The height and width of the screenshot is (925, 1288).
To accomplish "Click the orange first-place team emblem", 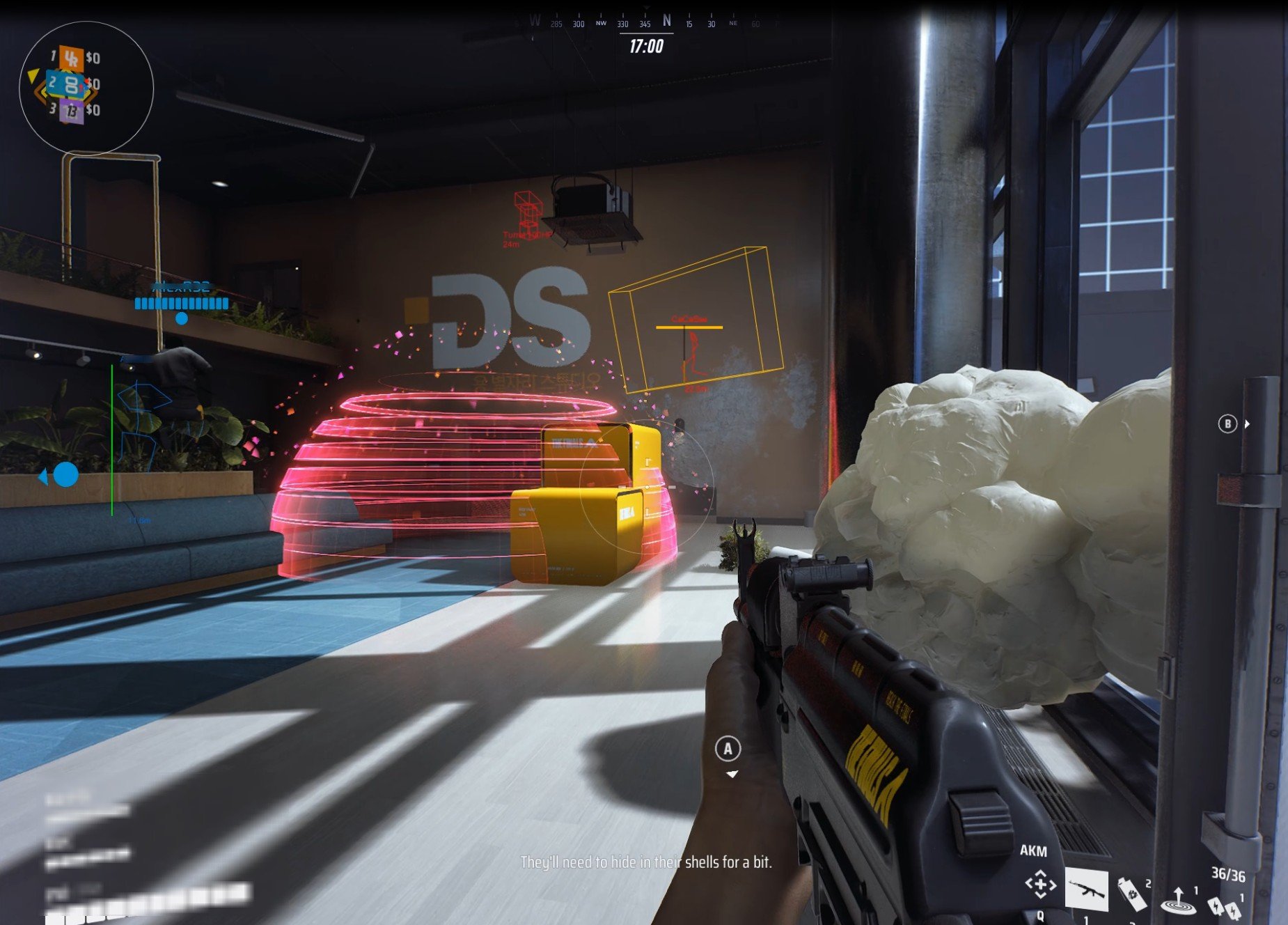I will coord(71,59).
